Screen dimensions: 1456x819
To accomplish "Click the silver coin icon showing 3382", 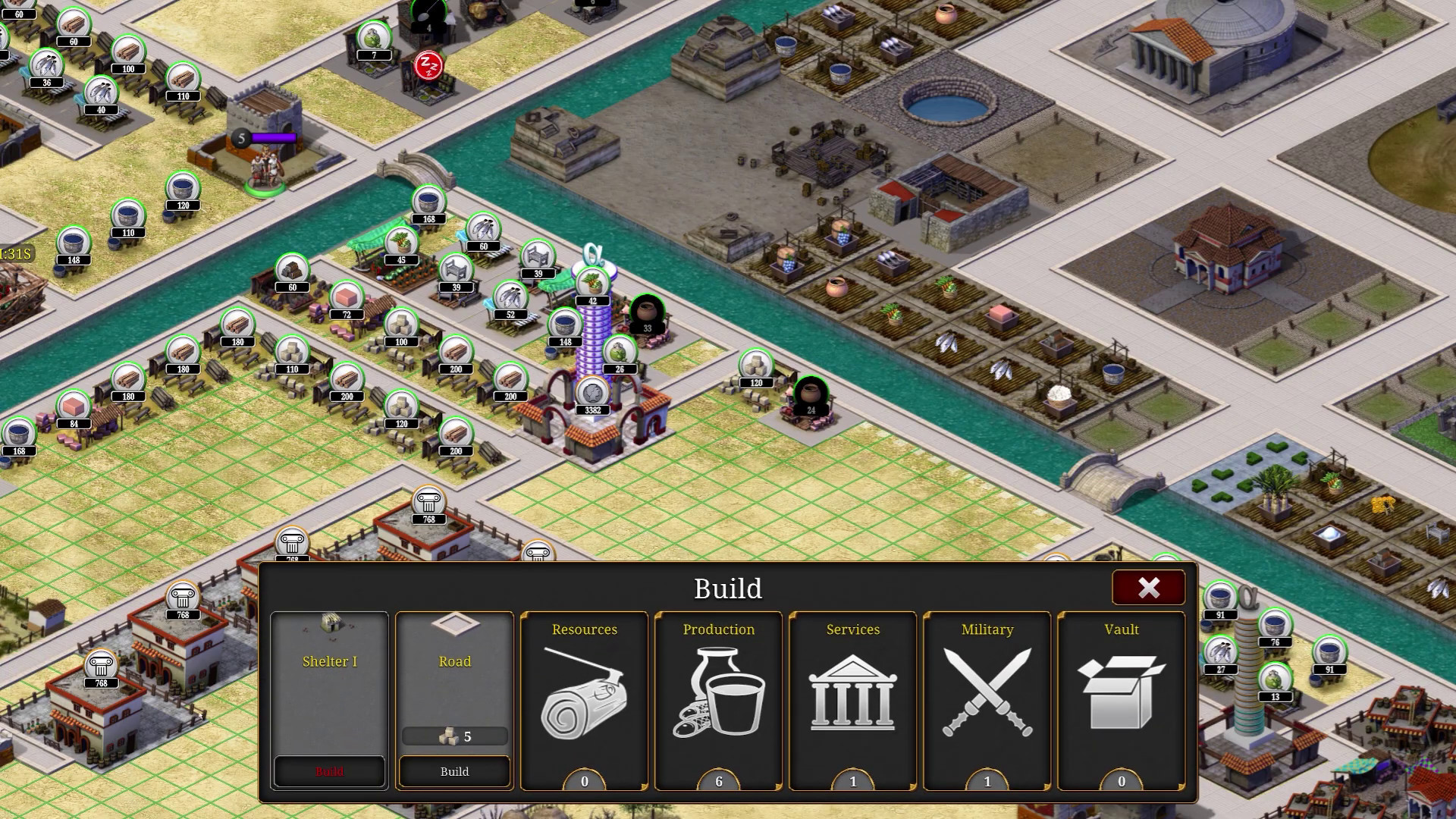I will [x=591, y=393].
